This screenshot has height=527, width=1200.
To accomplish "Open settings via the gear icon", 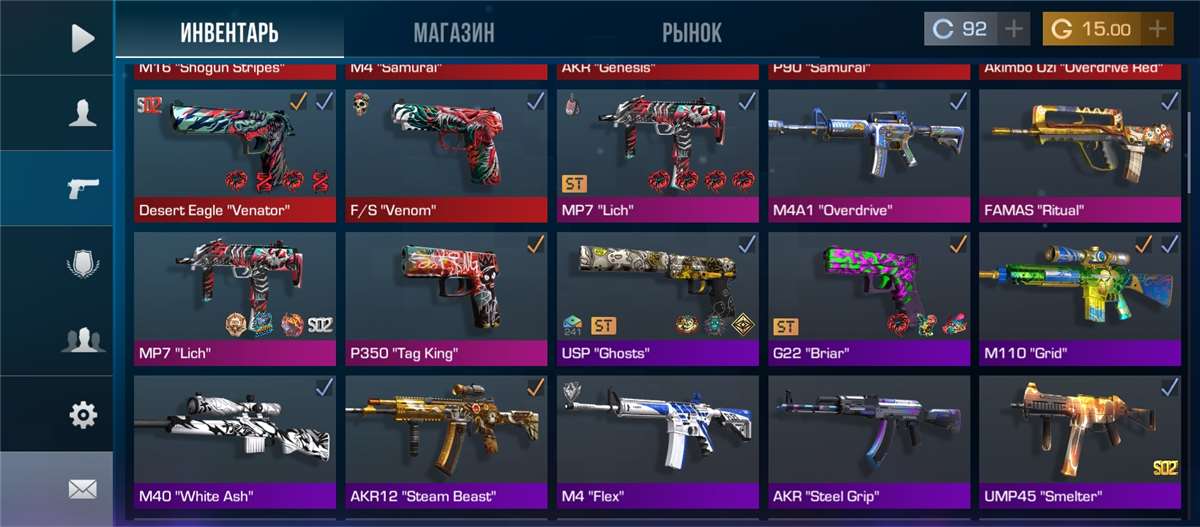I will point(83,414).
